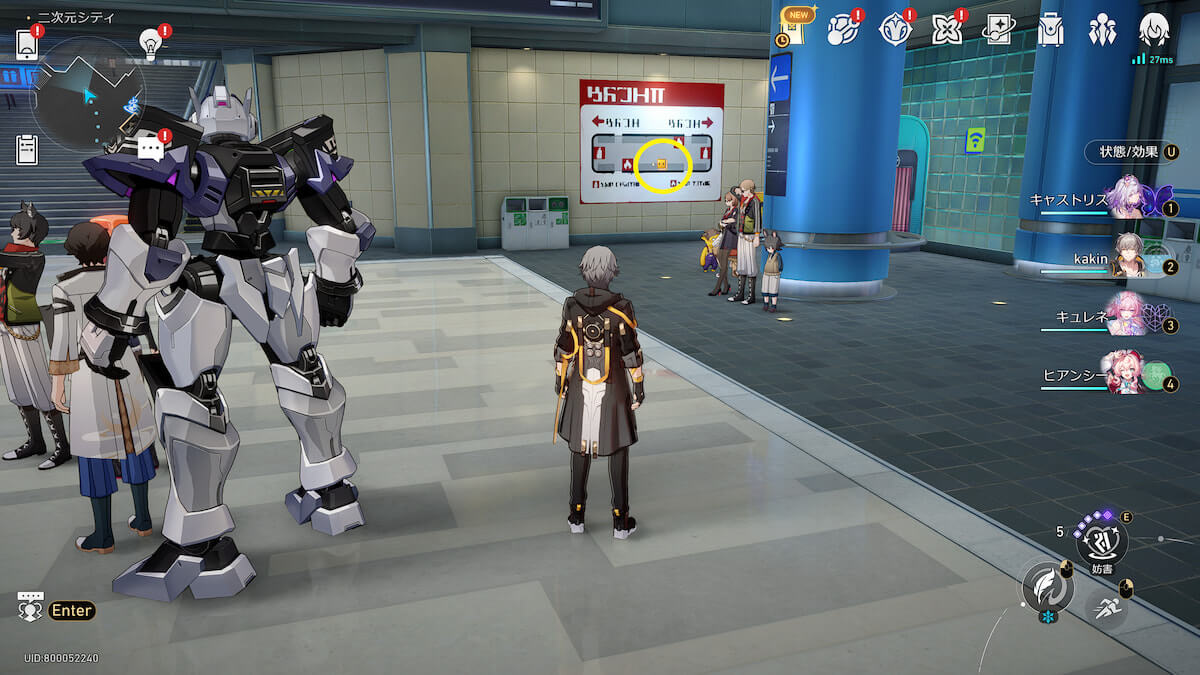Toggle the sprint running icon
The height and width of the screenshot is (675, 1200).
[1105, 607]
